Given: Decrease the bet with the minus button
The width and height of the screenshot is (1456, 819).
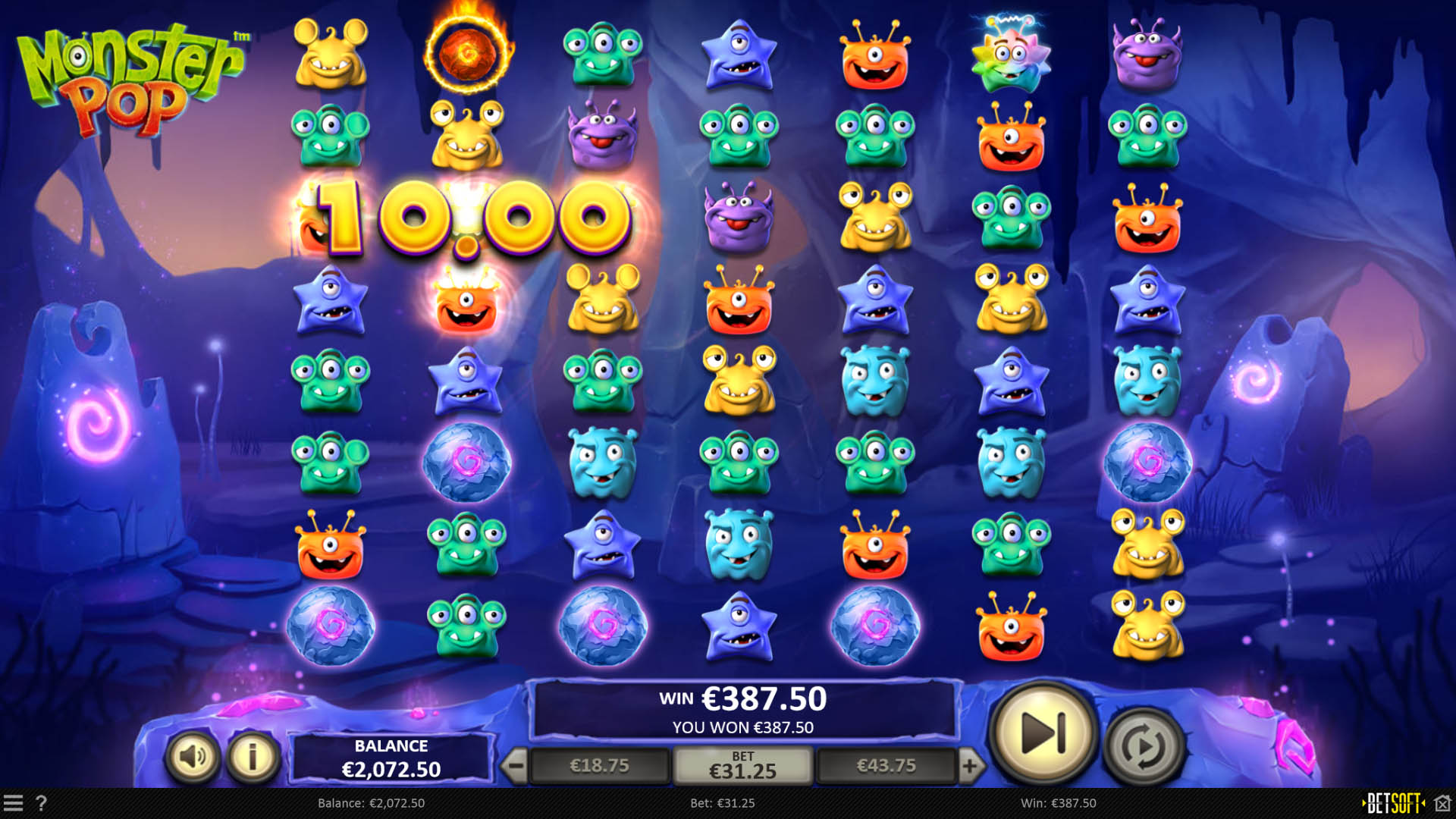Looking at the screenshot, I should tap(517, 765).
